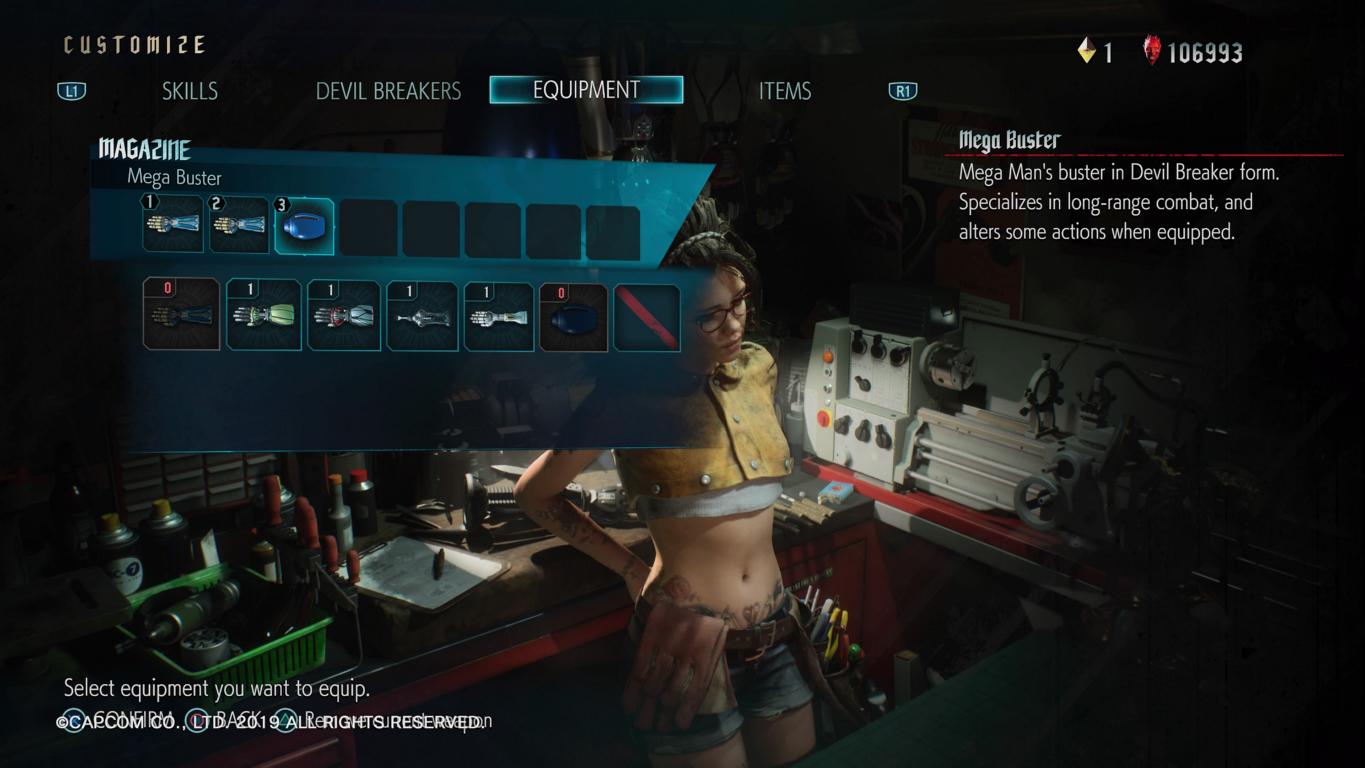Select the Mega Buster in magazine slot 3
Image resolution: width=1365 pixels, height=768 pixels.
(304, 227)
